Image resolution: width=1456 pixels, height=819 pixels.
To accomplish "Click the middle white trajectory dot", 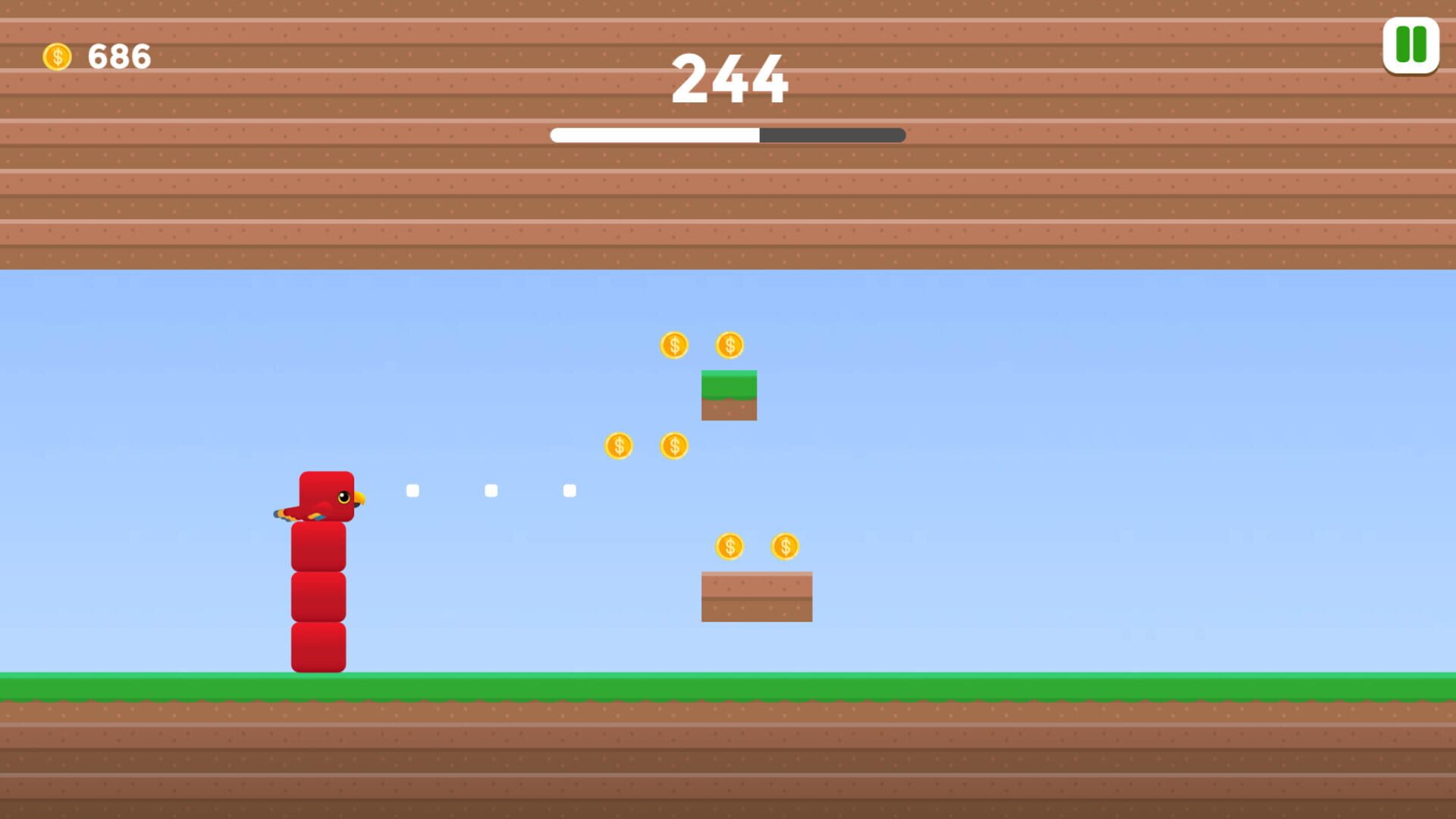I will [491, 491].
